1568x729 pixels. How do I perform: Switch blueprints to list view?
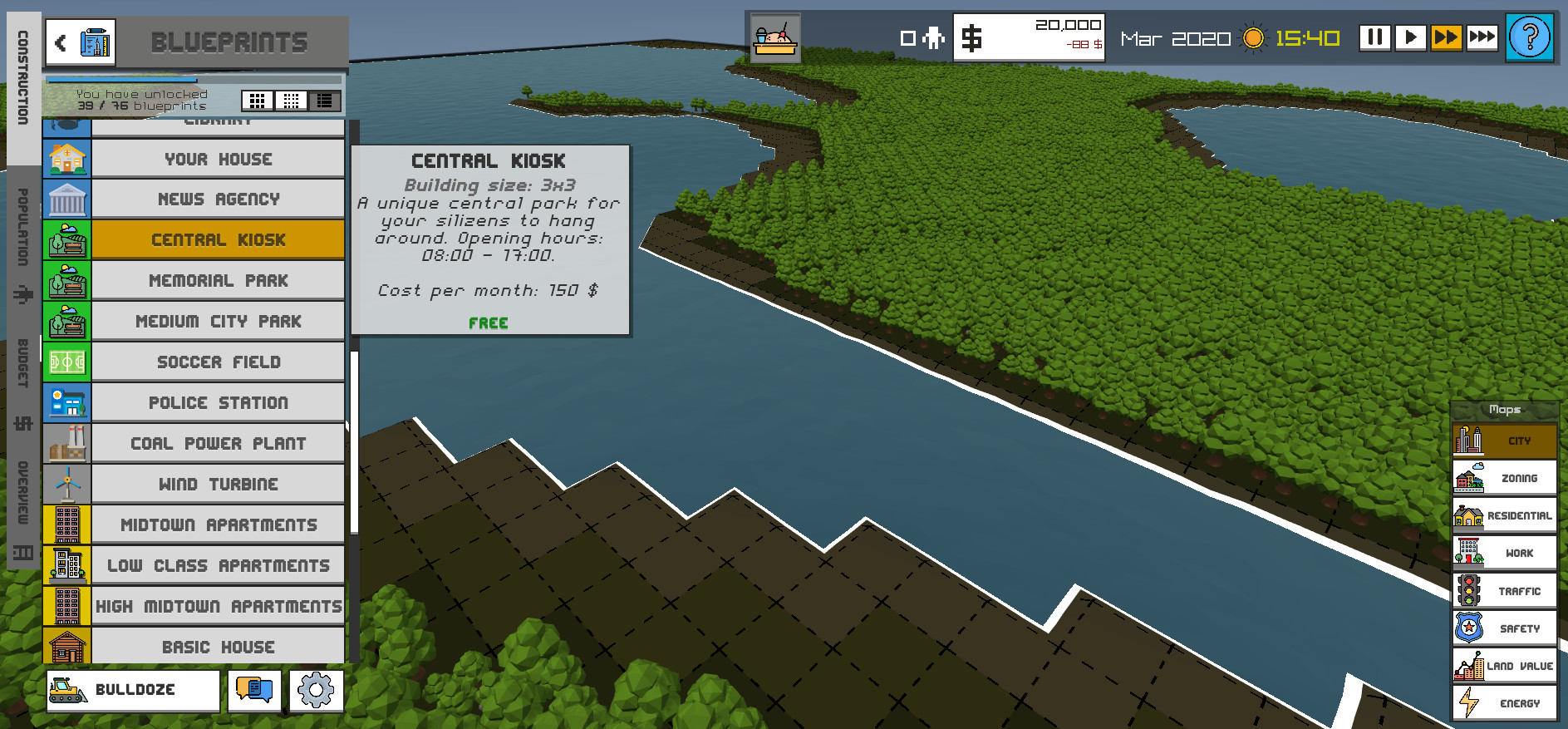325,101
